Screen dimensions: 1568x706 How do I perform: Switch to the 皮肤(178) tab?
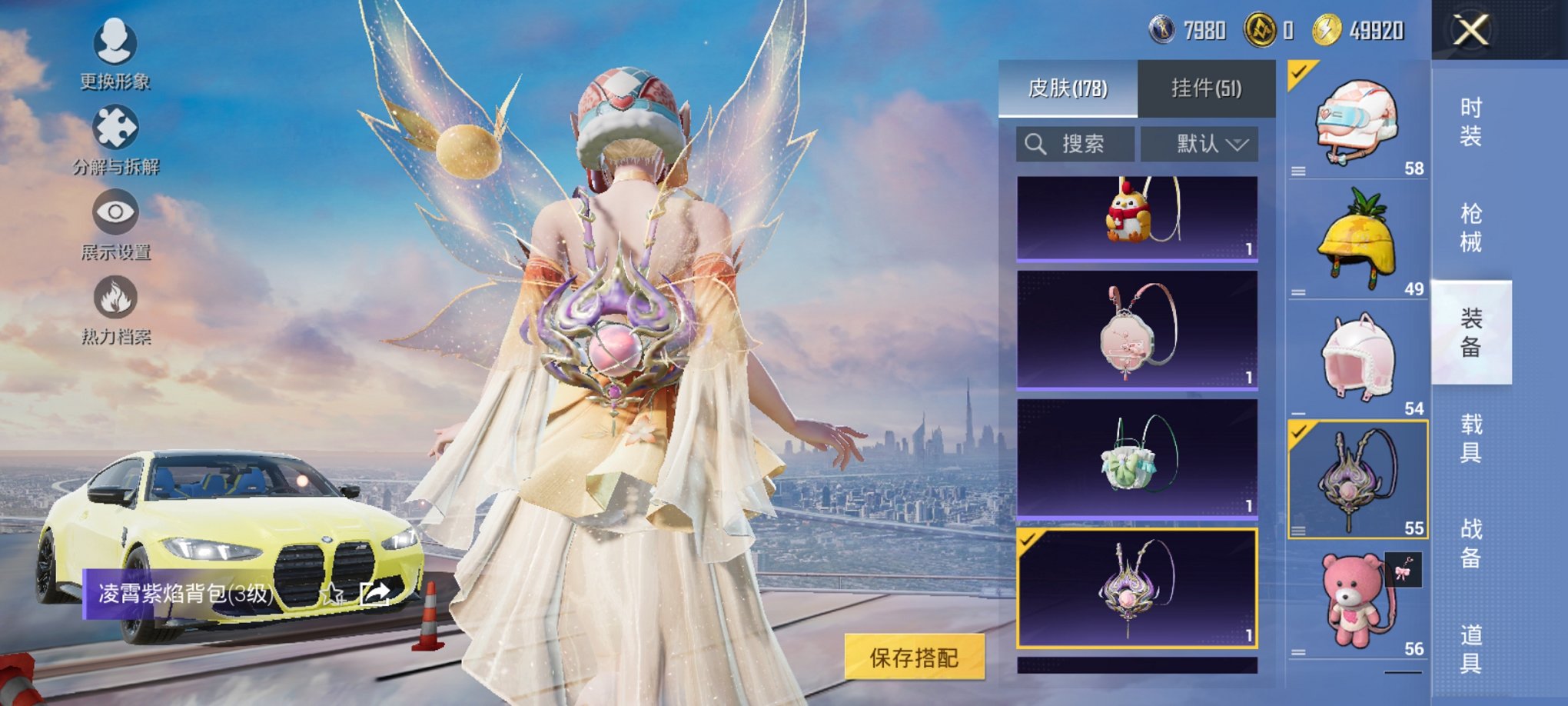1071,88
